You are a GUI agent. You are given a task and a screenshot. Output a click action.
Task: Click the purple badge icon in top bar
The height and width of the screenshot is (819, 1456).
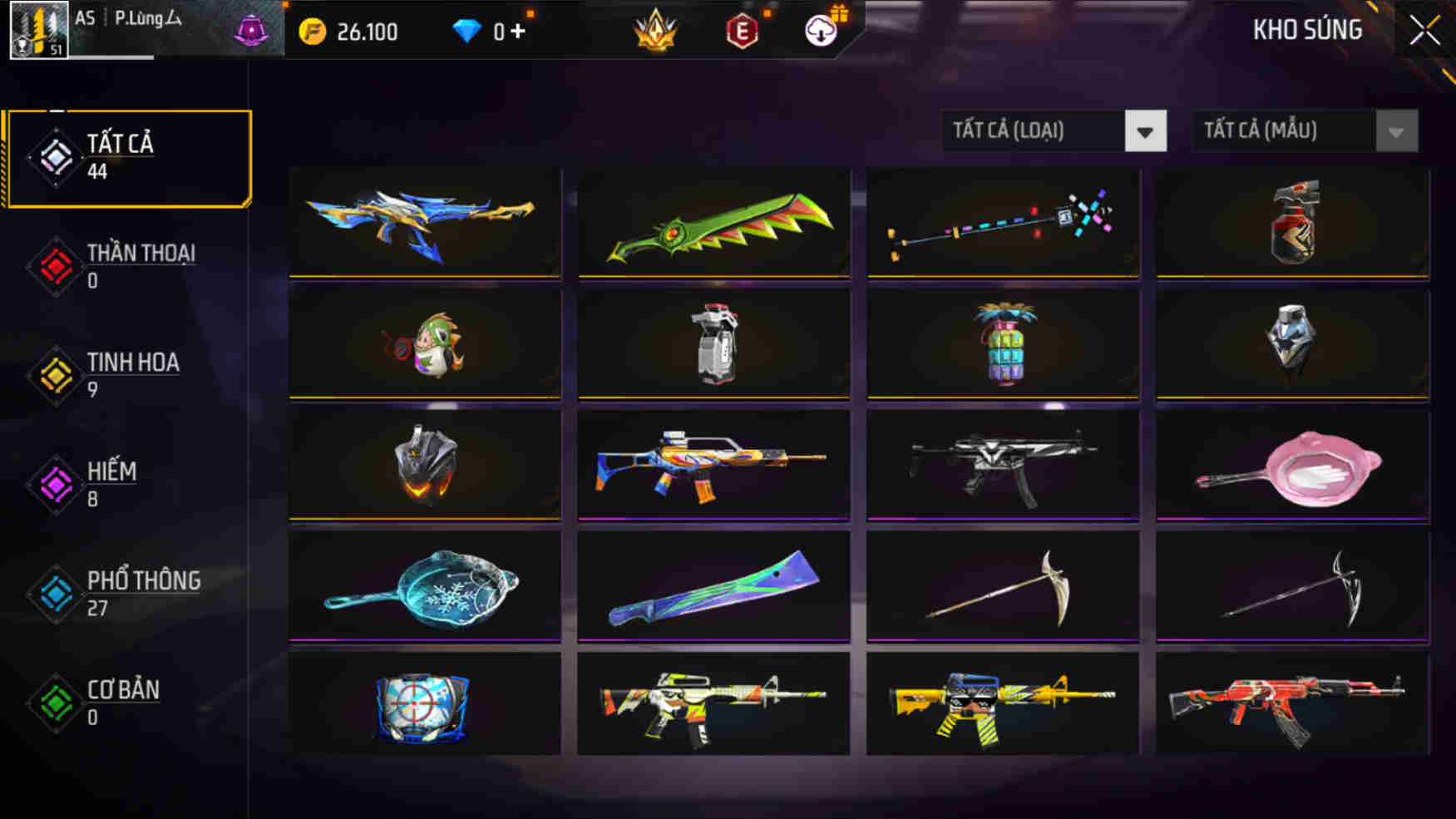(x=249, y=31)
